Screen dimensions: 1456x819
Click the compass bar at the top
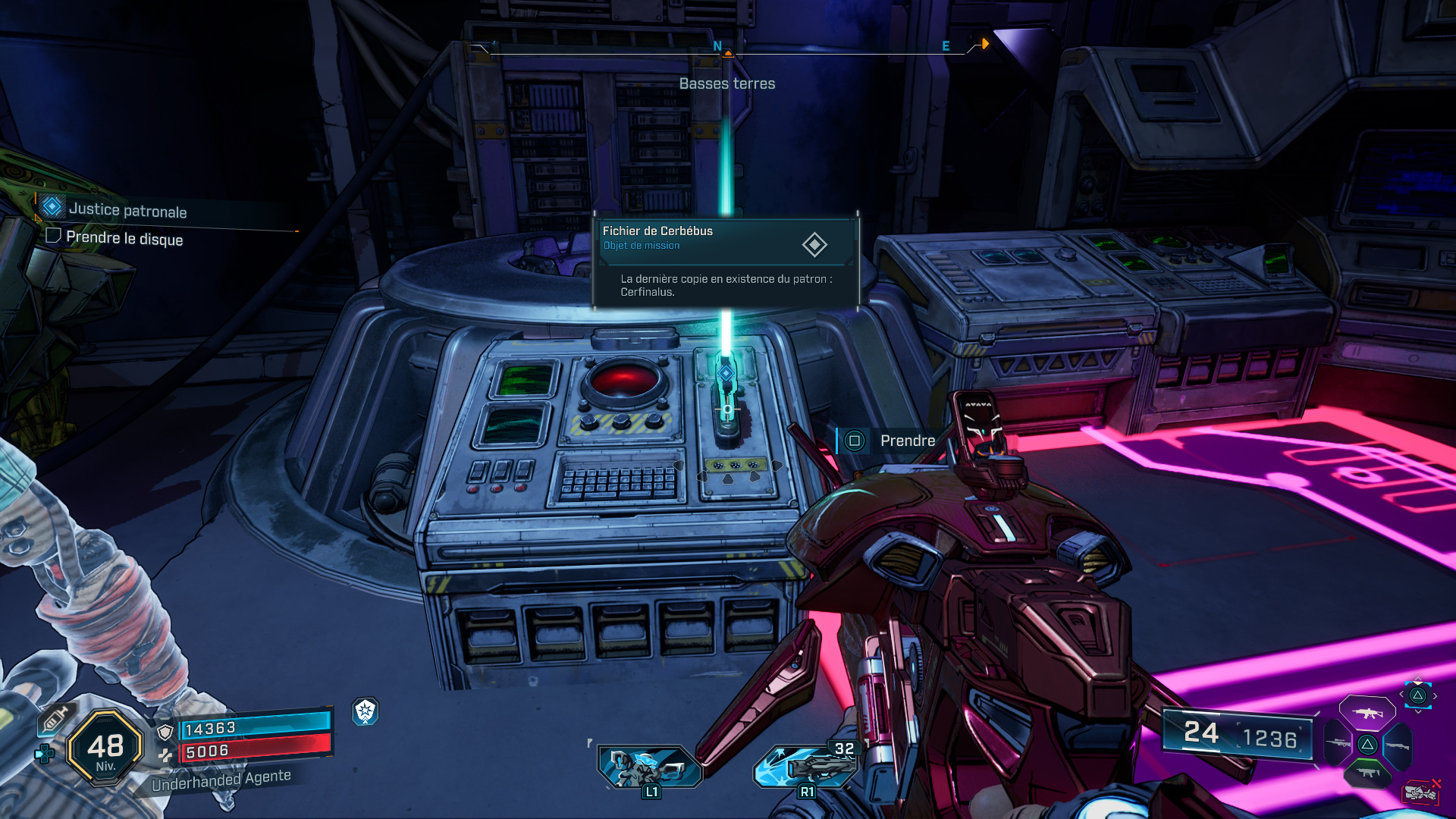pos(726,49)
